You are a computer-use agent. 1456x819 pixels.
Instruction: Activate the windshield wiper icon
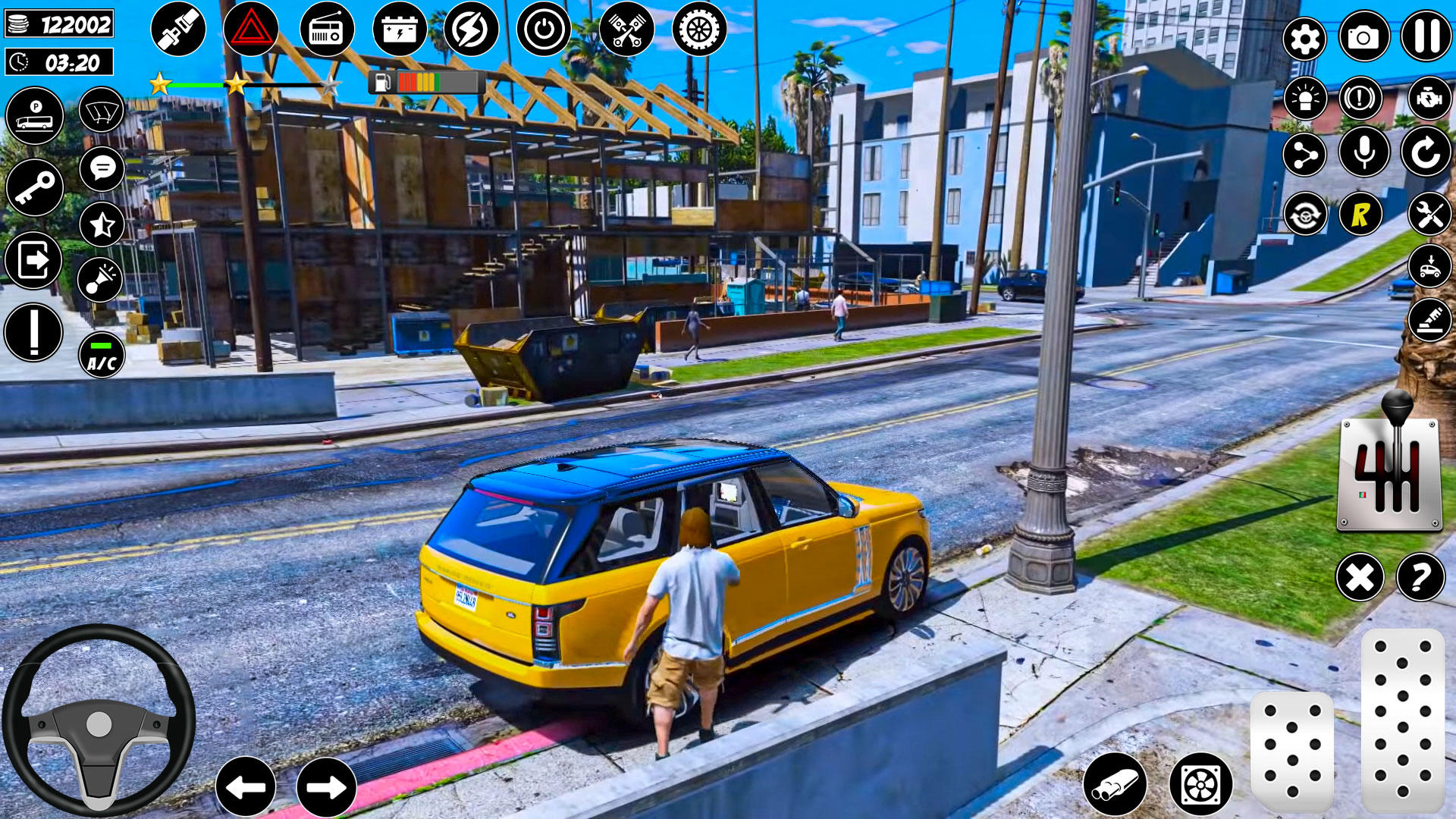click(102, 111)
